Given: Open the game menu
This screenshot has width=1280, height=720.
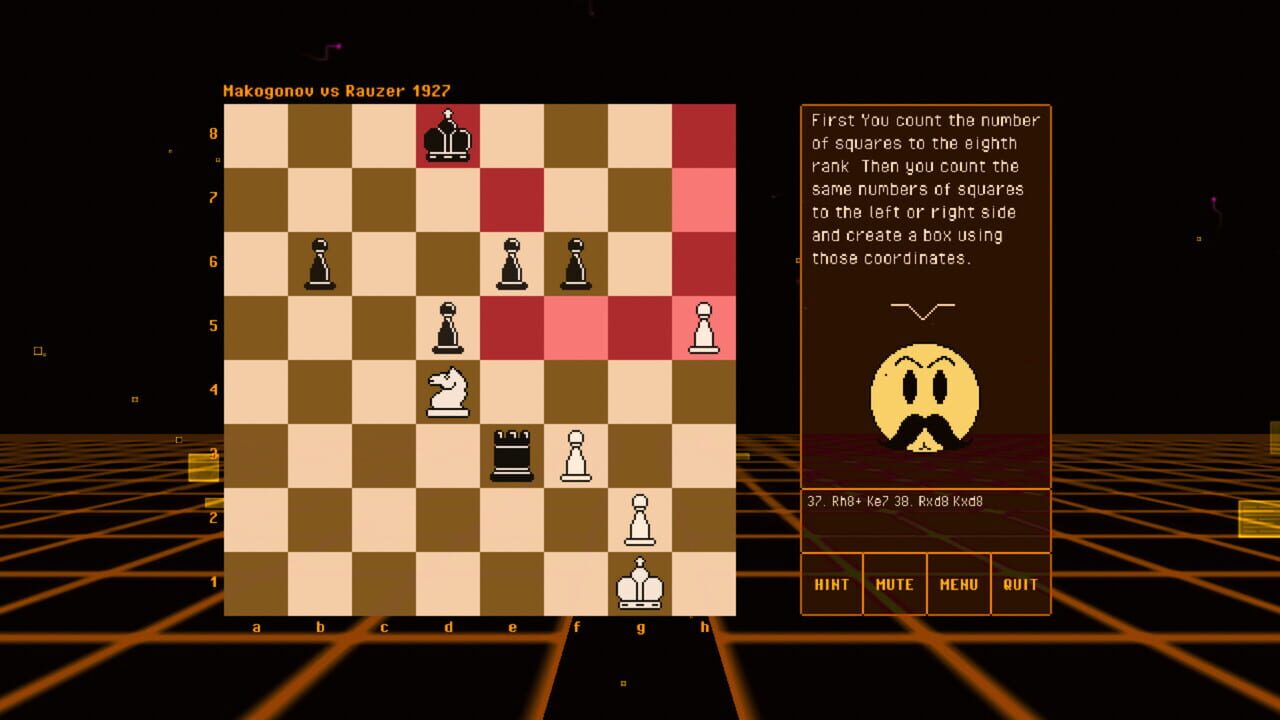Looking at the screenshot, I should (957, 584).
